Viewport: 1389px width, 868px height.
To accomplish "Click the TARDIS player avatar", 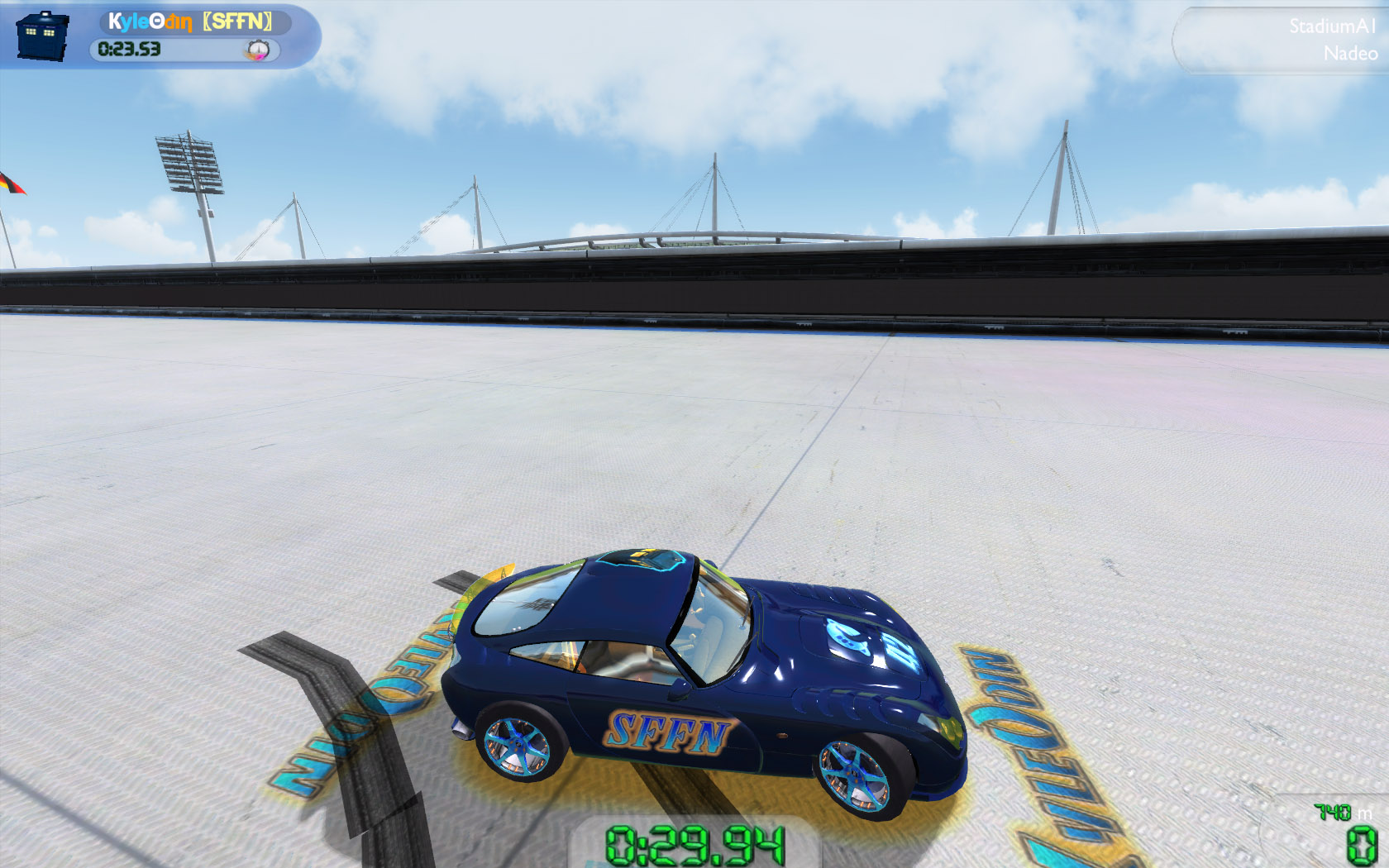I will (x=41, y=36).
